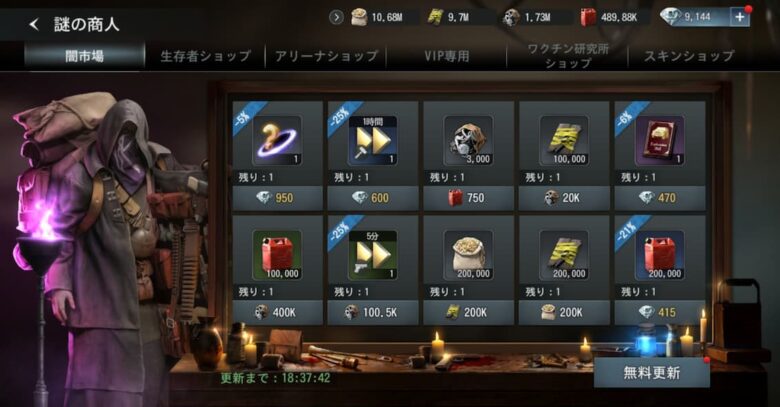This screenshot has height=407, width=780.
Task: Select the VIP専用 tab
Action: pos(444,56)
